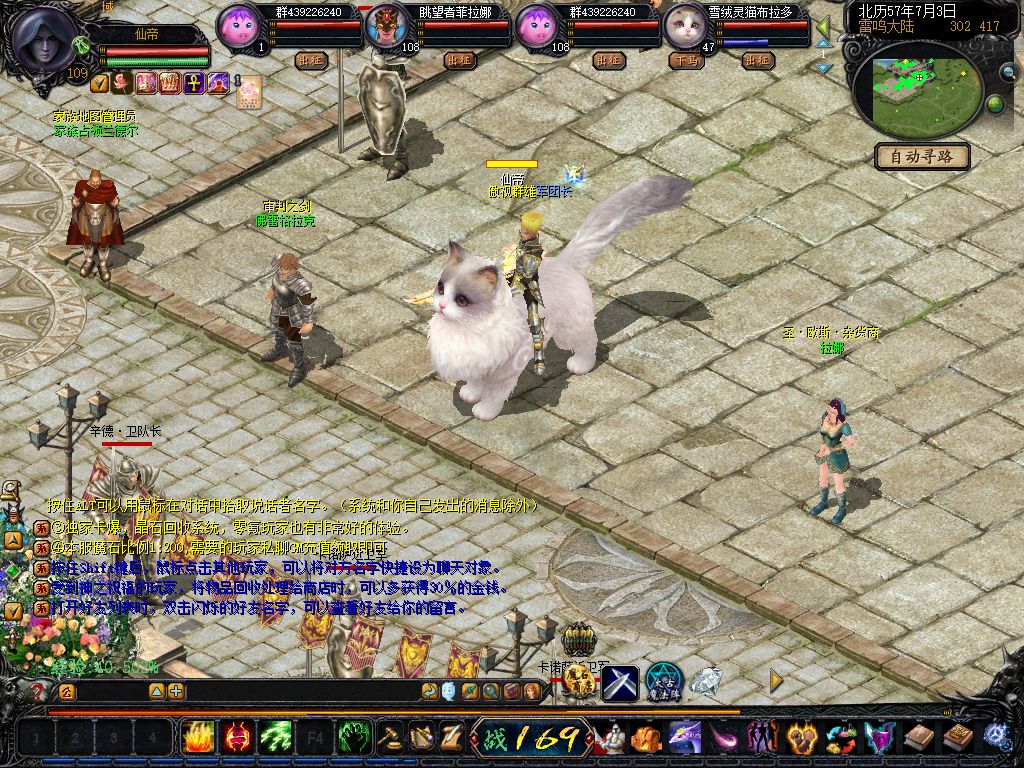Screen dimensions: 1024x768
Task: Select the 雪绒灵猫布拉多 cat pet portrait
Action: tap(686, 25)
